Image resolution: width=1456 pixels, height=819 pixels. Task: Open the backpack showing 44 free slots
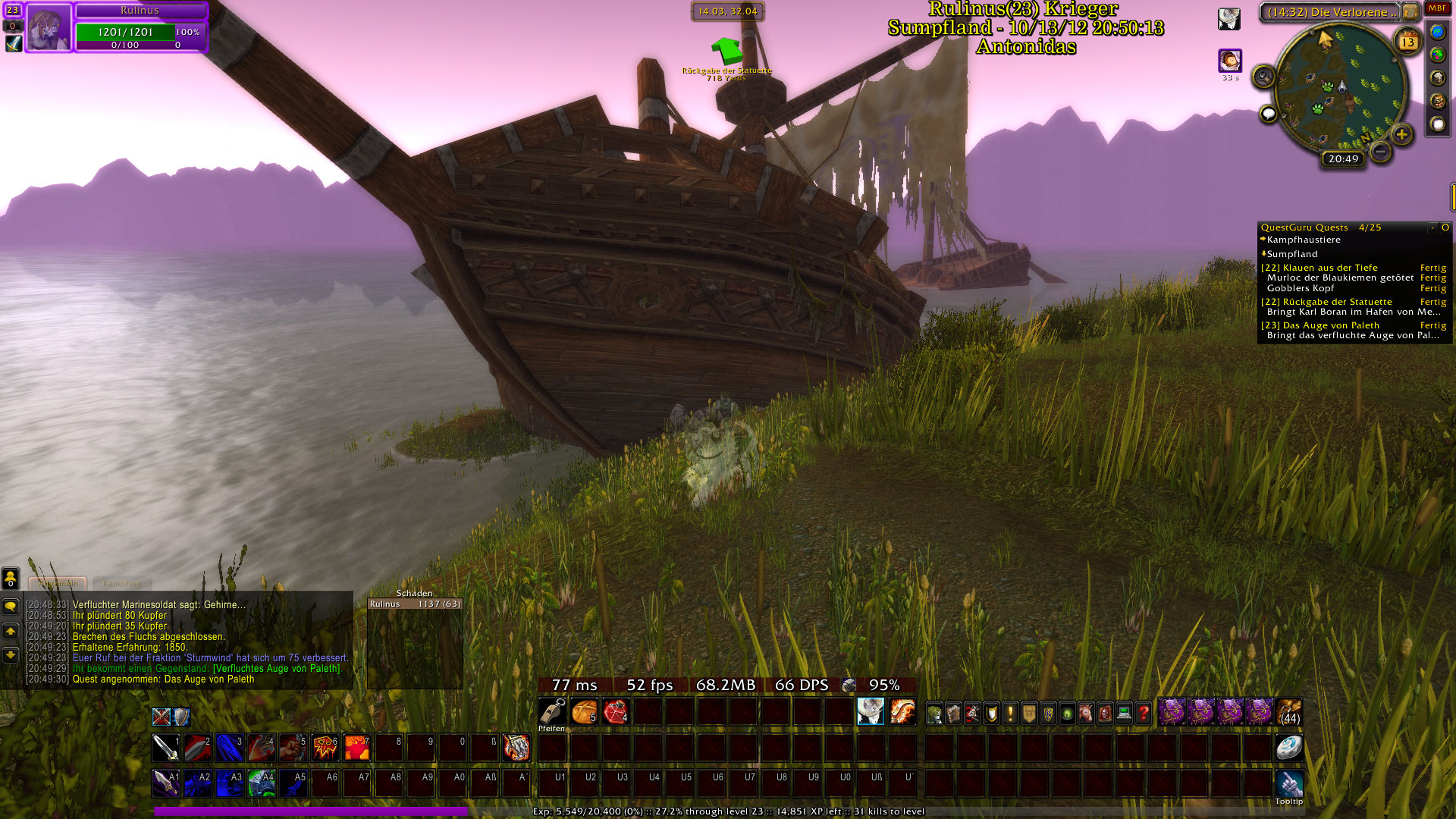(1289, 713)
